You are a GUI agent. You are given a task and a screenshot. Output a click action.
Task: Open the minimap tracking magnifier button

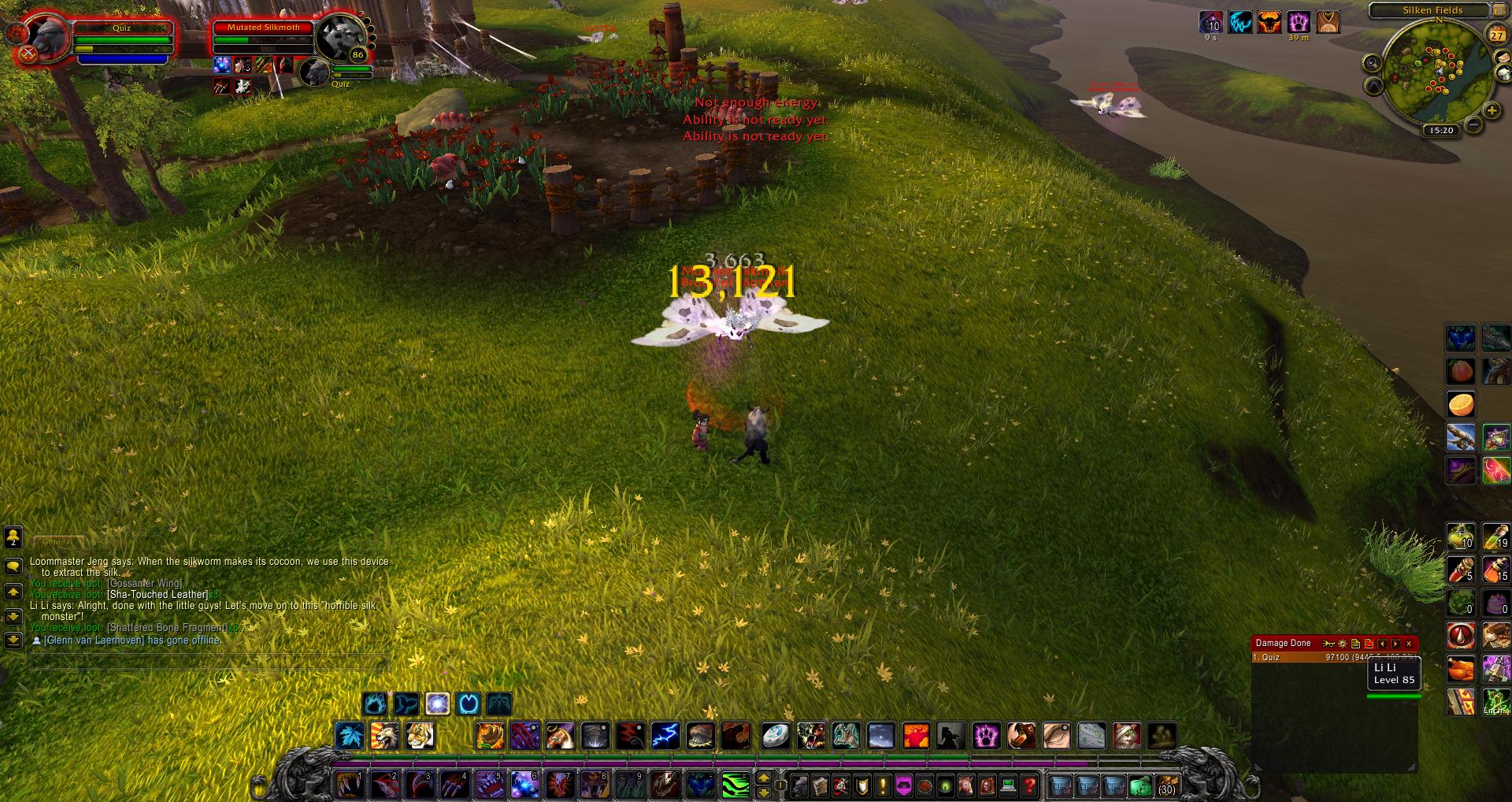(1373, 63)
